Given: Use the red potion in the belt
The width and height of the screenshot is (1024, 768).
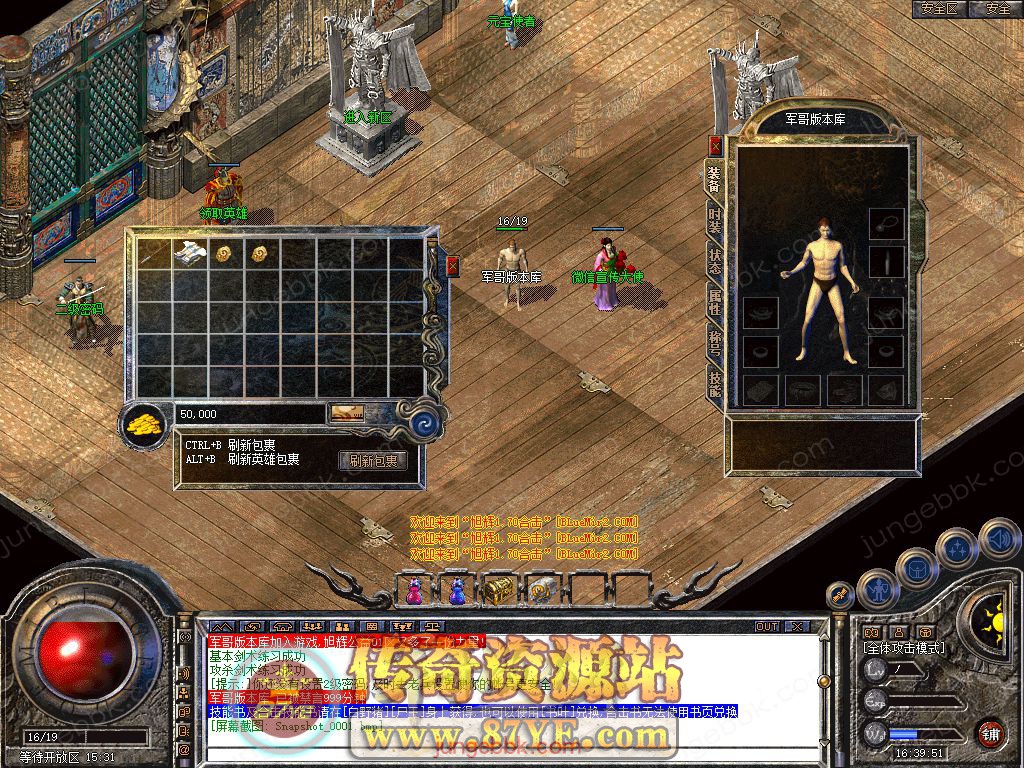Looking at the screenshot, I should (x=414, y=591).
